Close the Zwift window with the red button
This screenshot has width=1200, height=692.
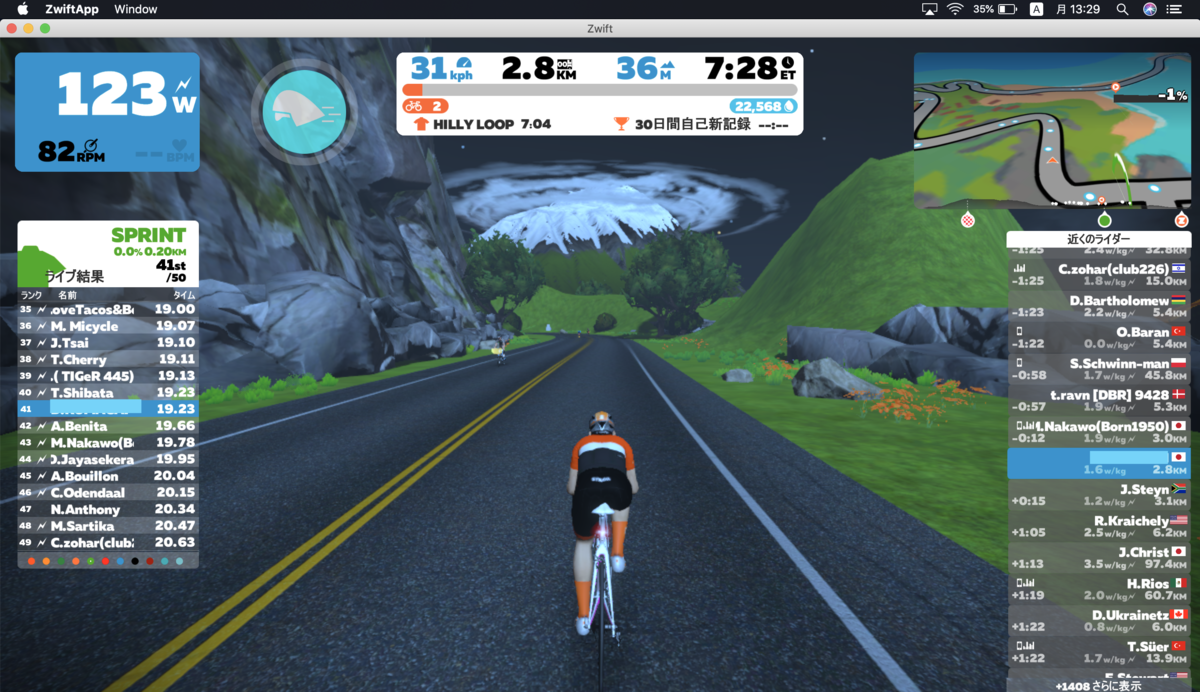12,29
